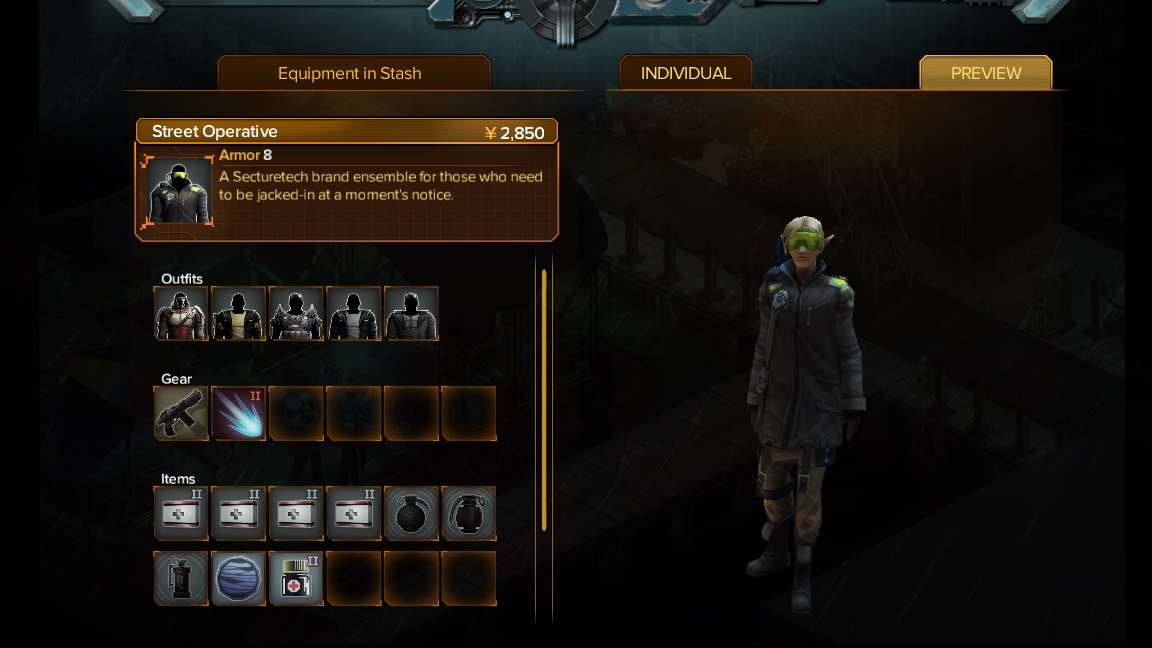
Task: Choose the dark padded coat outfit
Action: (x=411, y=313)
